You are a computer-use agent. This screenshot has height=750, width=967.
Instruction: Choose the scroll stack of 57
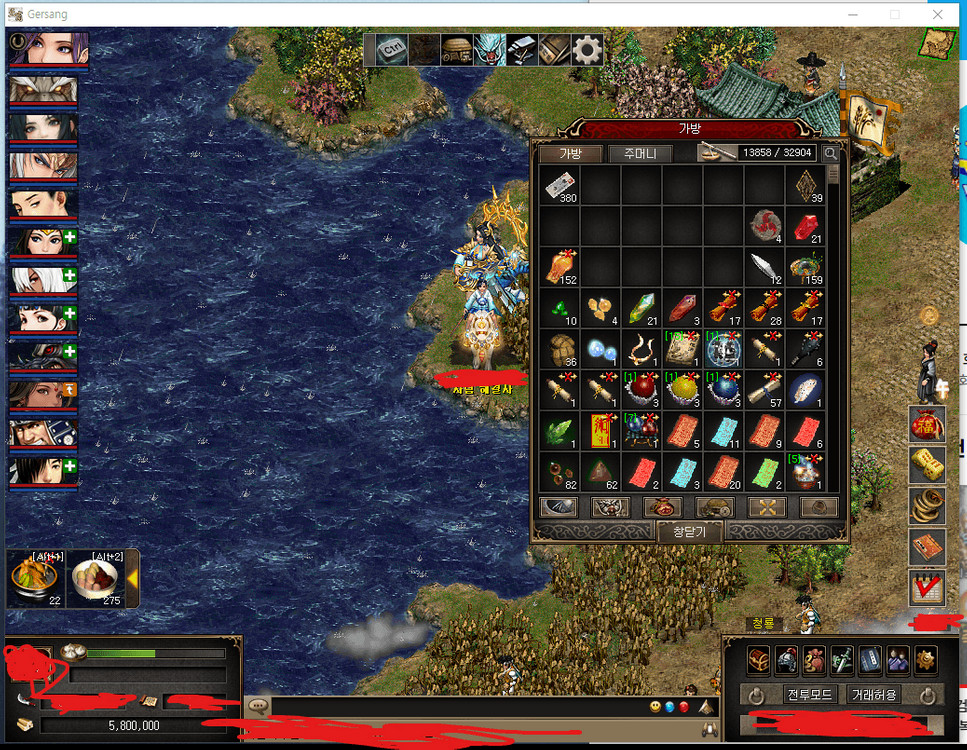(x=765, y=390)
